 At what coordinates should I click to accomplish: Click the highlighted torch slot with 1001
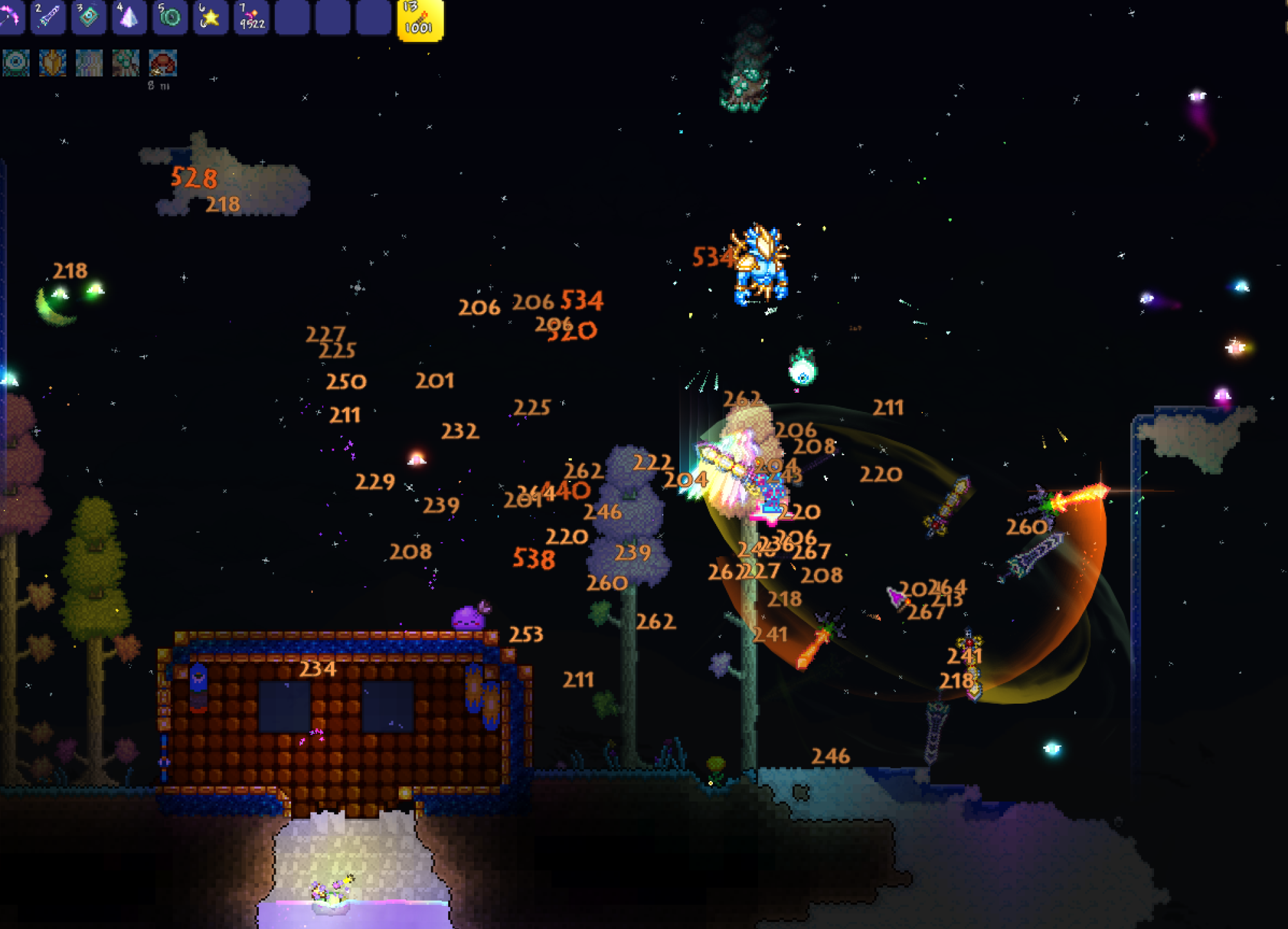pyautogui.click(x=420, y=19)
